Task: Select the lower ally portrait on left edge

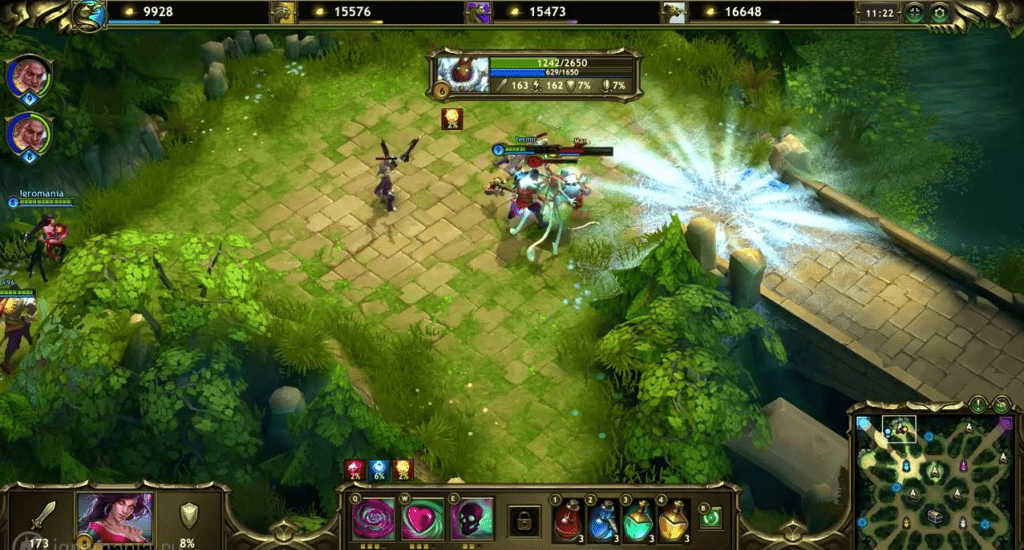Action: [28, 133]
